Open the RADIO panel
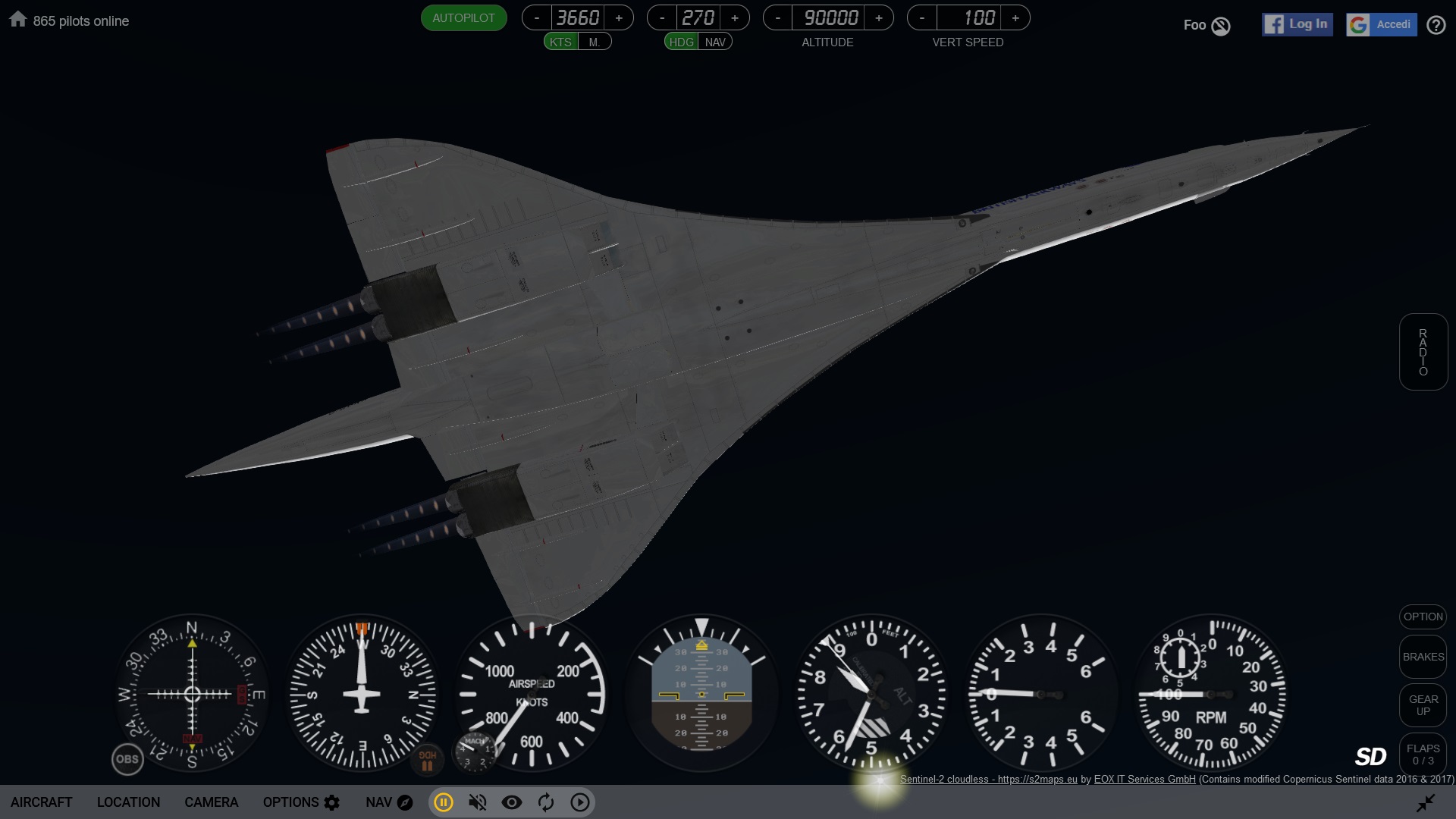 1423,352
